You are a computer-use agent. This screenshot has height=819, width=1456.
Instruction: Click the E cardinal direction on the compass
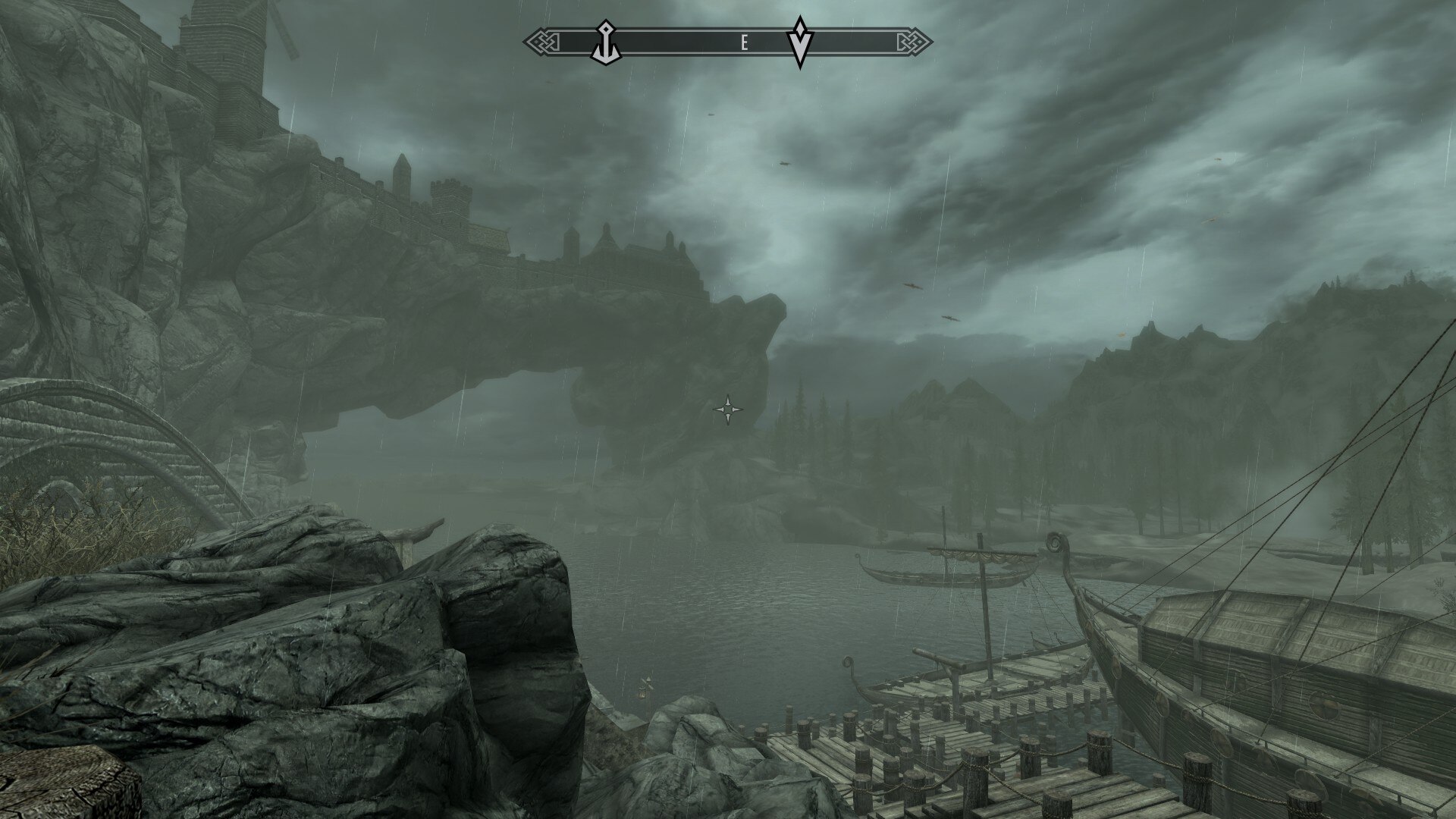coord(744,39)
